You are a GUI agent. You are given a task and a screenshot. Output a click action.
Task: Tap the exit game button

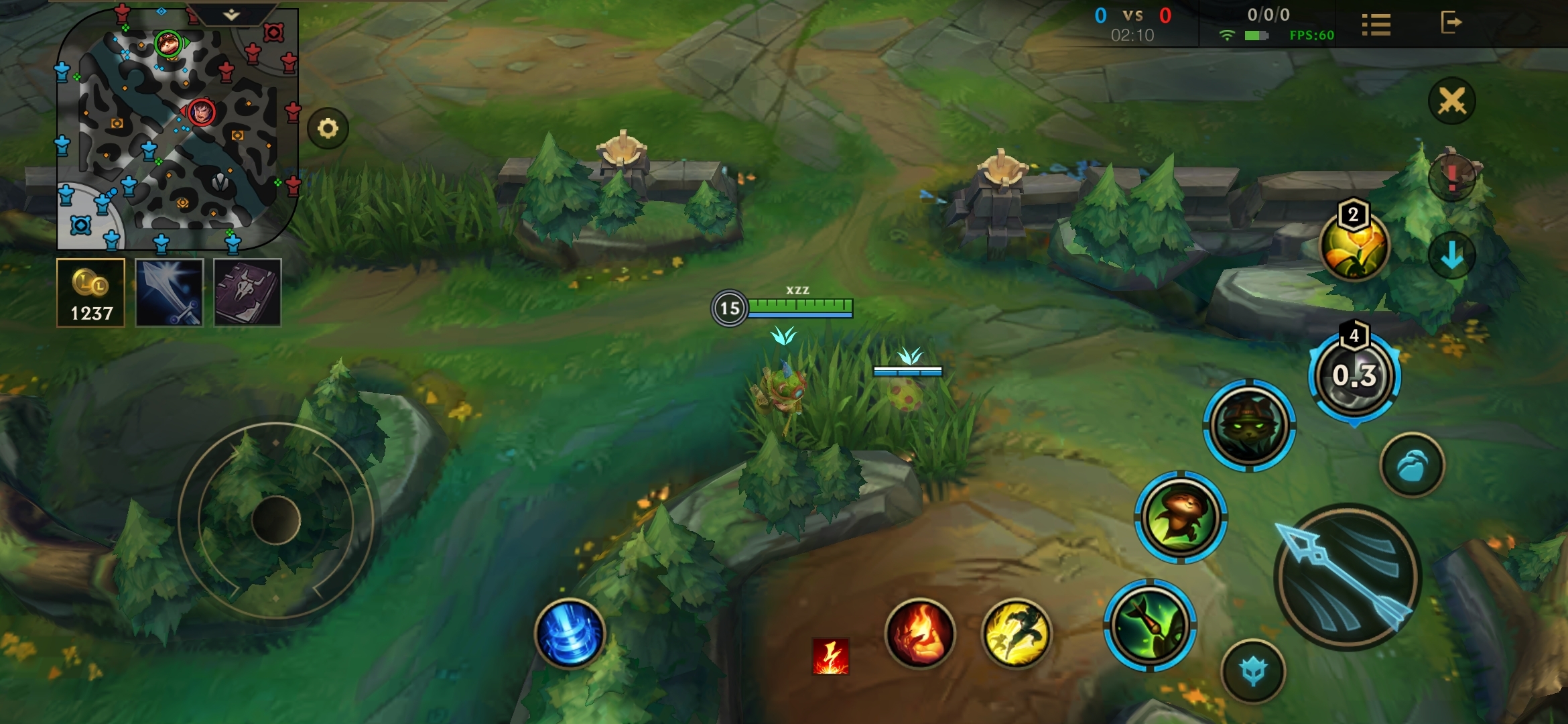click(x=1451, y=23)
